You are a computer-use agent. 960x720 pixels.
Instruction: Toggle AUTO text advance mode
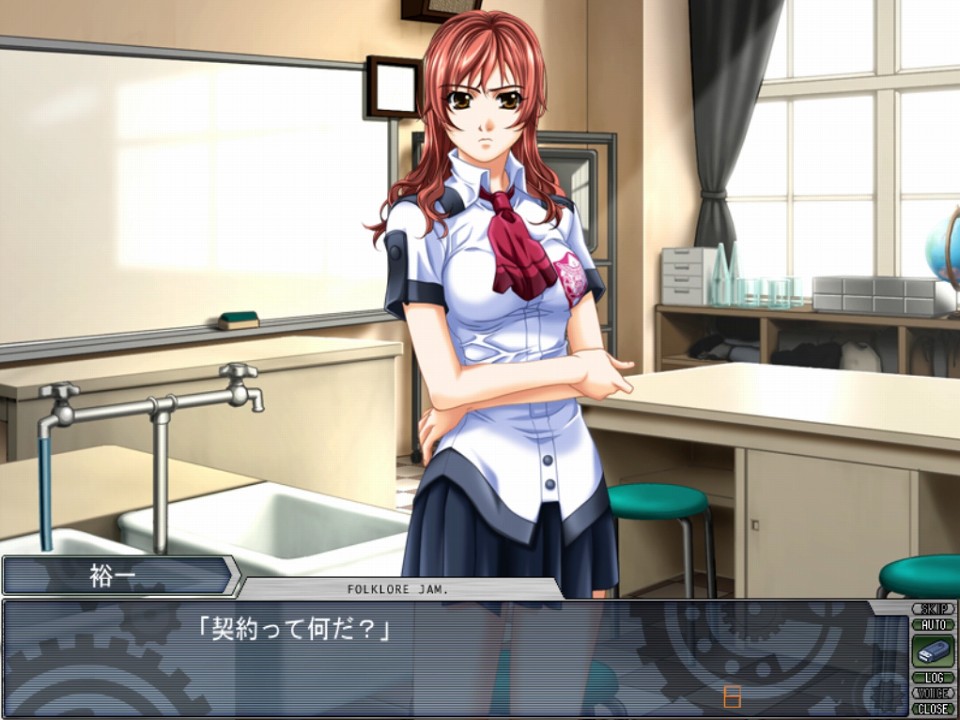[x=933, y=624]
